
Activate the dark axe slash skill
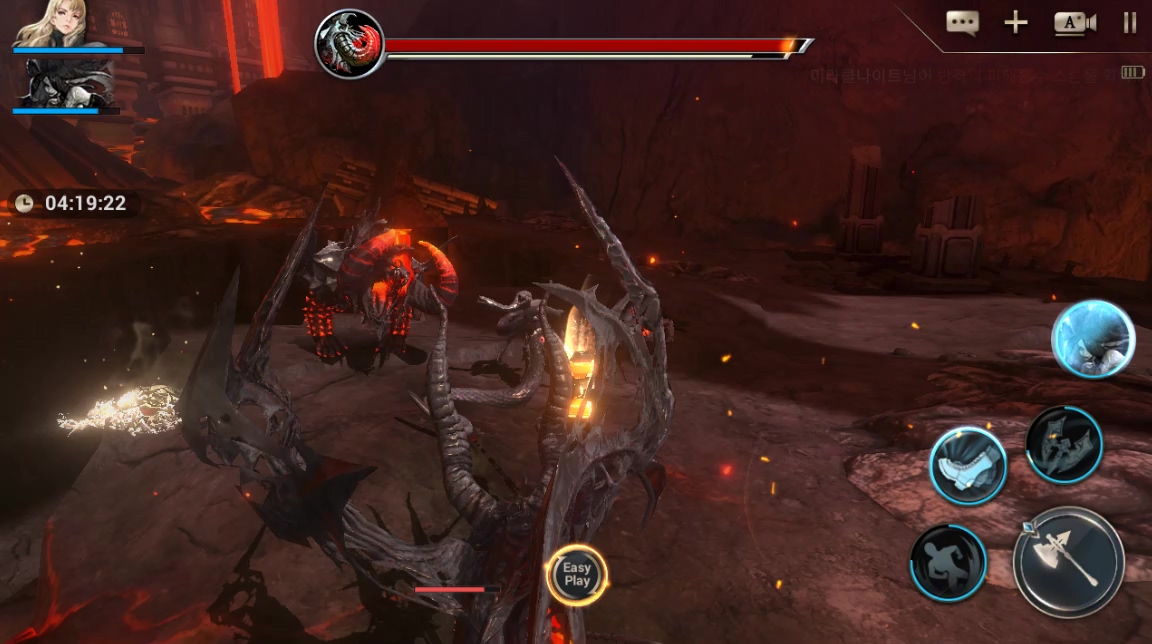coord(1064,445)
